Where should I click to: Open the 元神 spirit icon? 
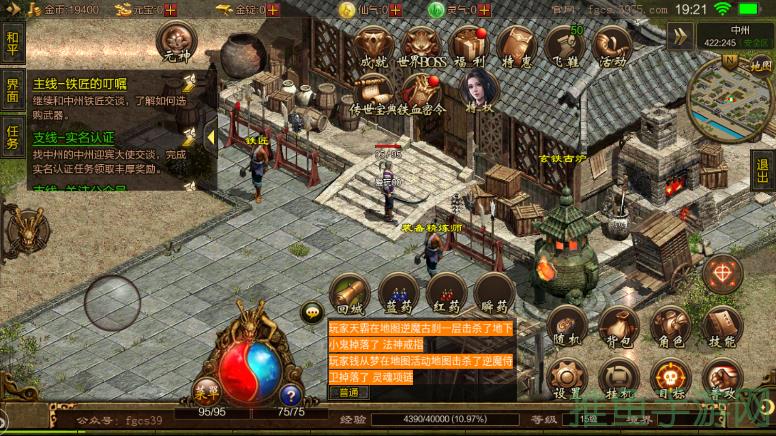tap(176, 44)
